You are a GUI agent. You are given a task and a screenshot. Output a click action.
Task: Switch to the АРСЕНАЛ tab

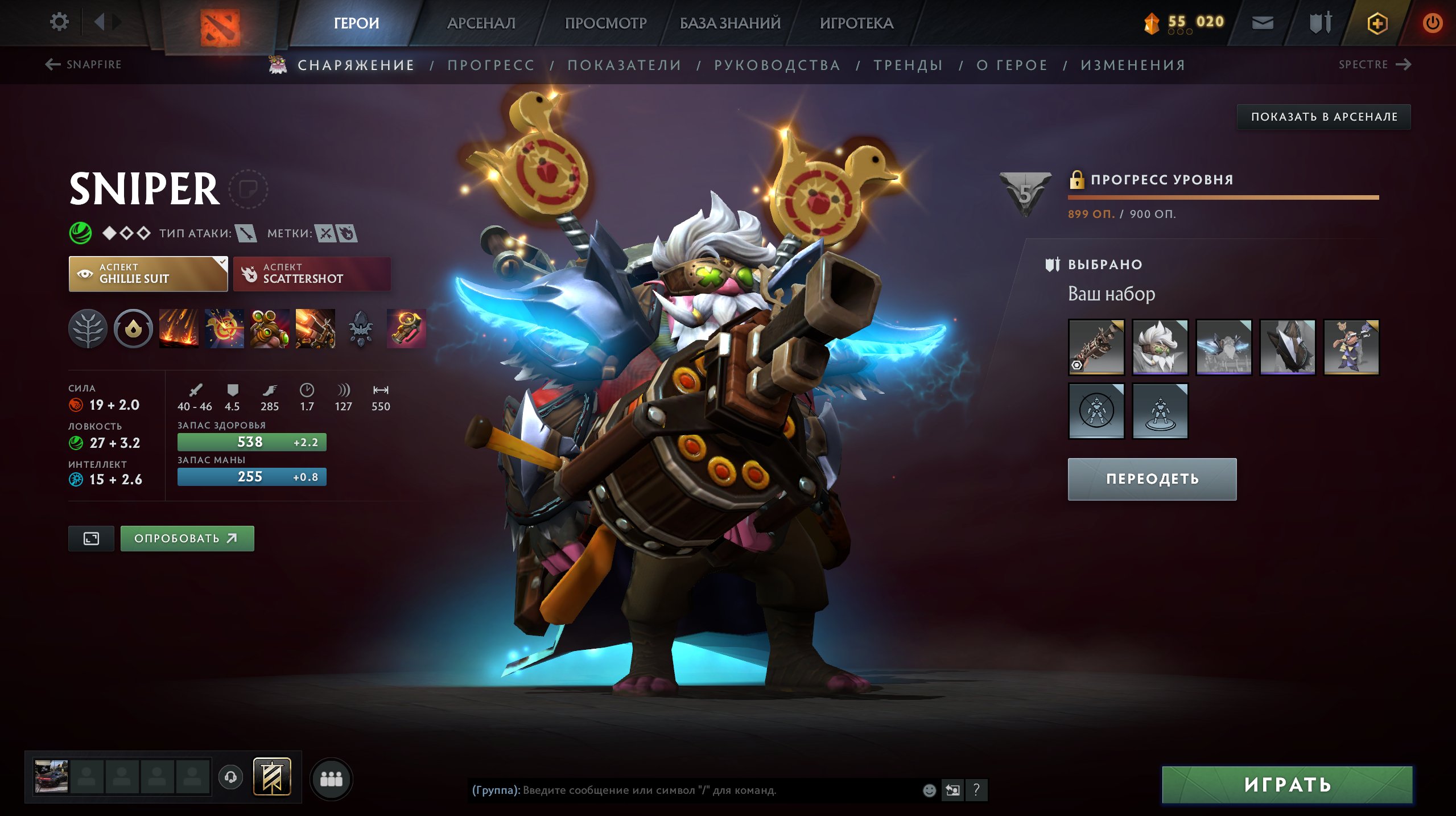481,23
